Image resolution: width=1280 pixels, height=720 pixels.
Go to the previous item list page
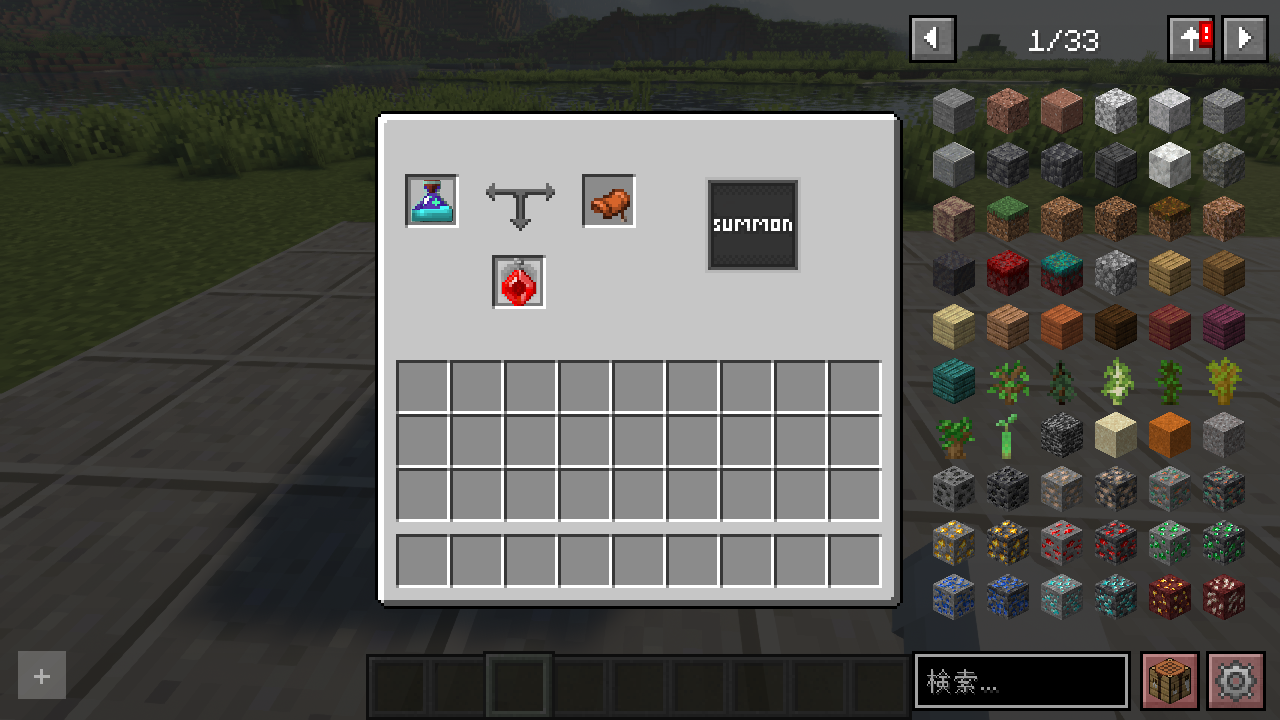pyautogui.click(x=932, y=38)
